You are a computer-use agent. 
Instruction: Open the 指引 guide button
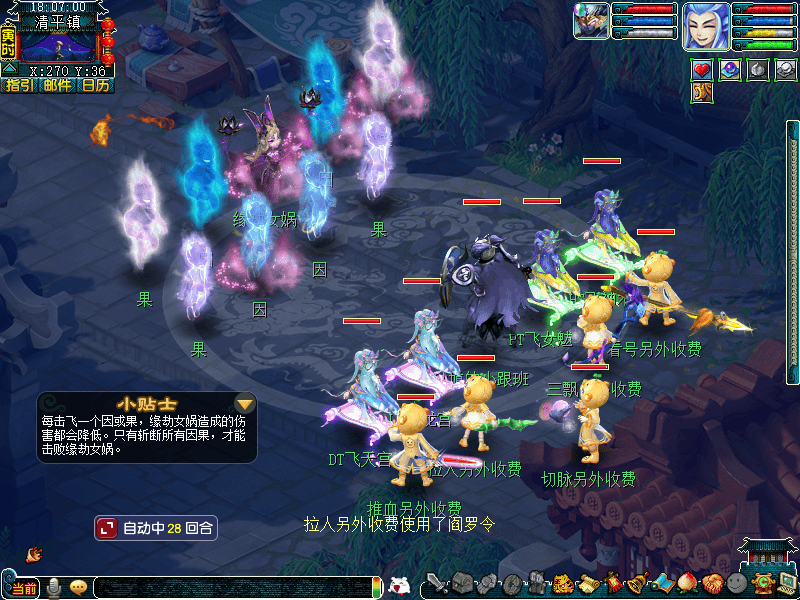point(19,86)
